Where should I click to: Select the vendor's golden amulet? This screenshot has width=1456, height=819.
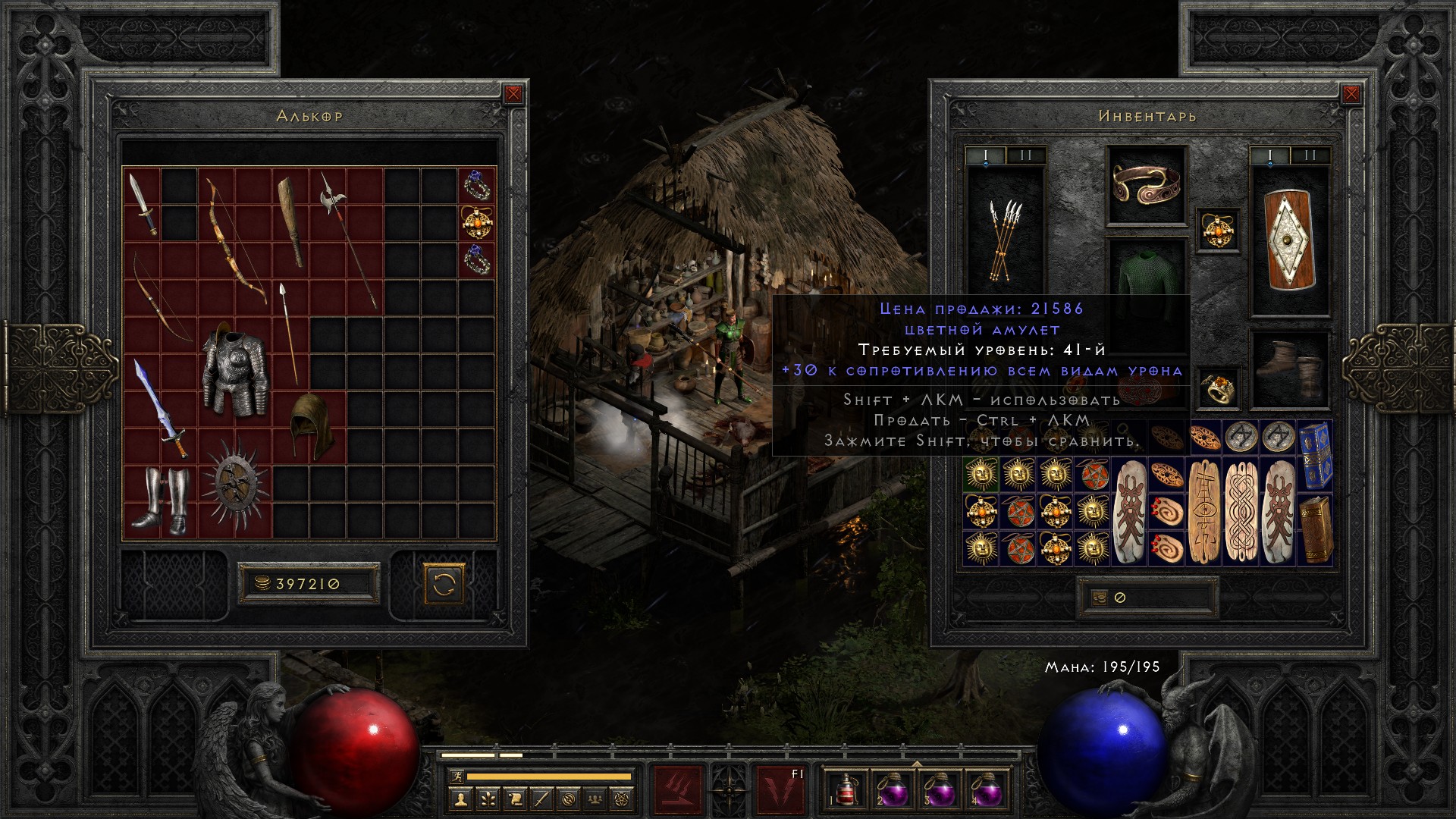point(477,222)
